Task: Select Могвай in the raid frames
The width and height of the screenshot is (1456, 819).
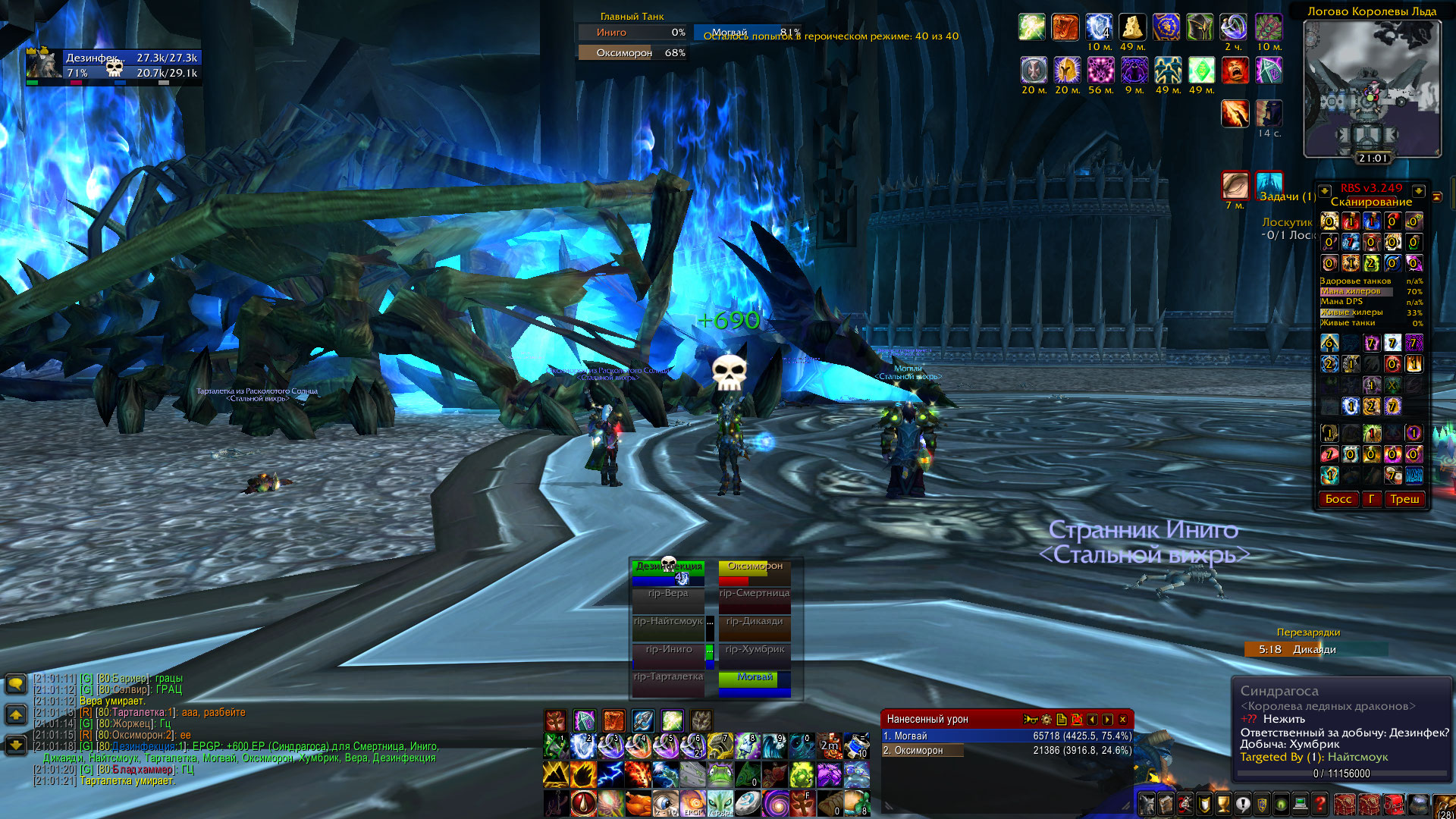Action: [x=755, y=682]
